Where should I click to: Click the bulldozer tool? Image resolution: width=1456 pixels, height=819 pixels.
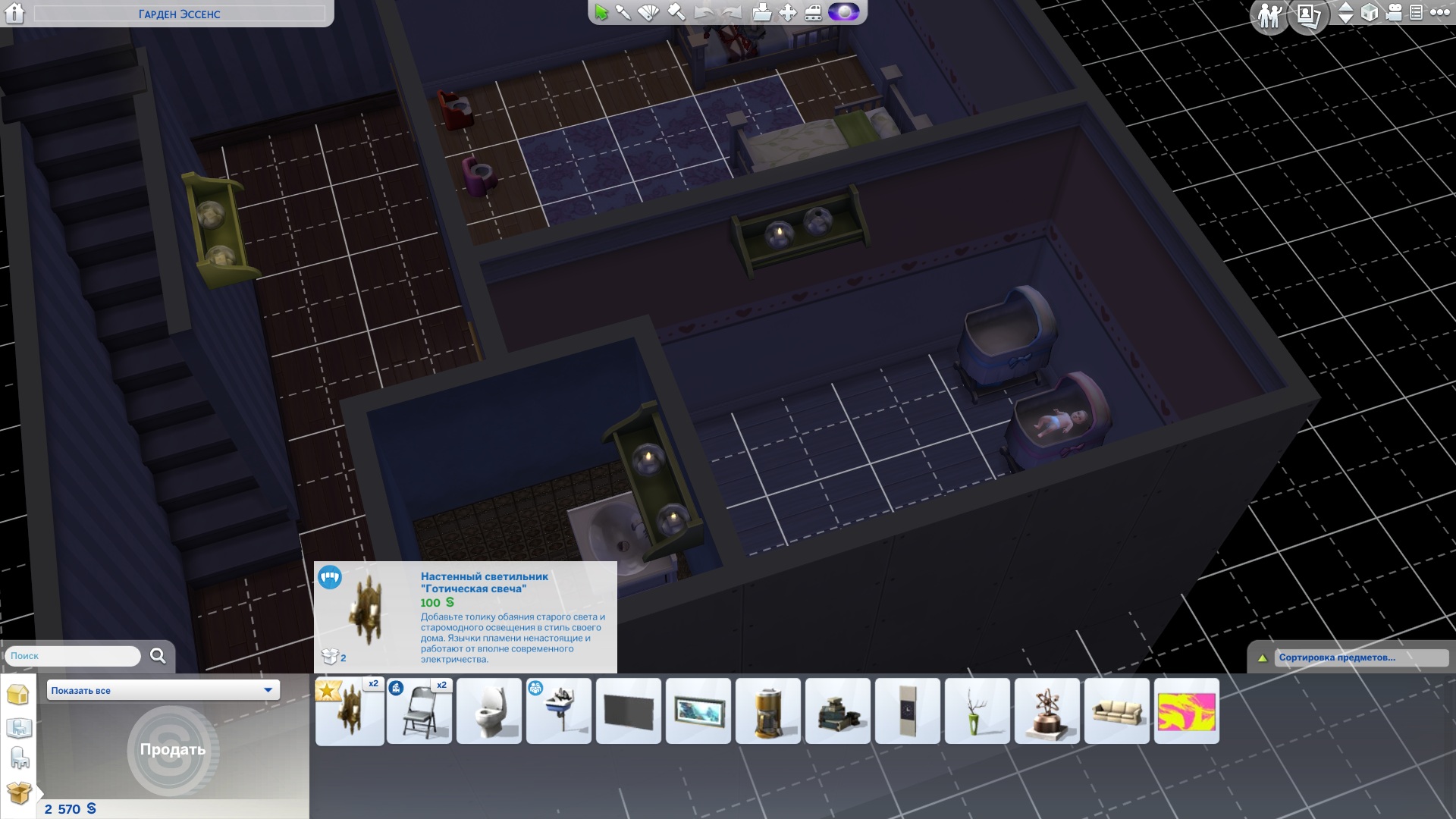813,13
